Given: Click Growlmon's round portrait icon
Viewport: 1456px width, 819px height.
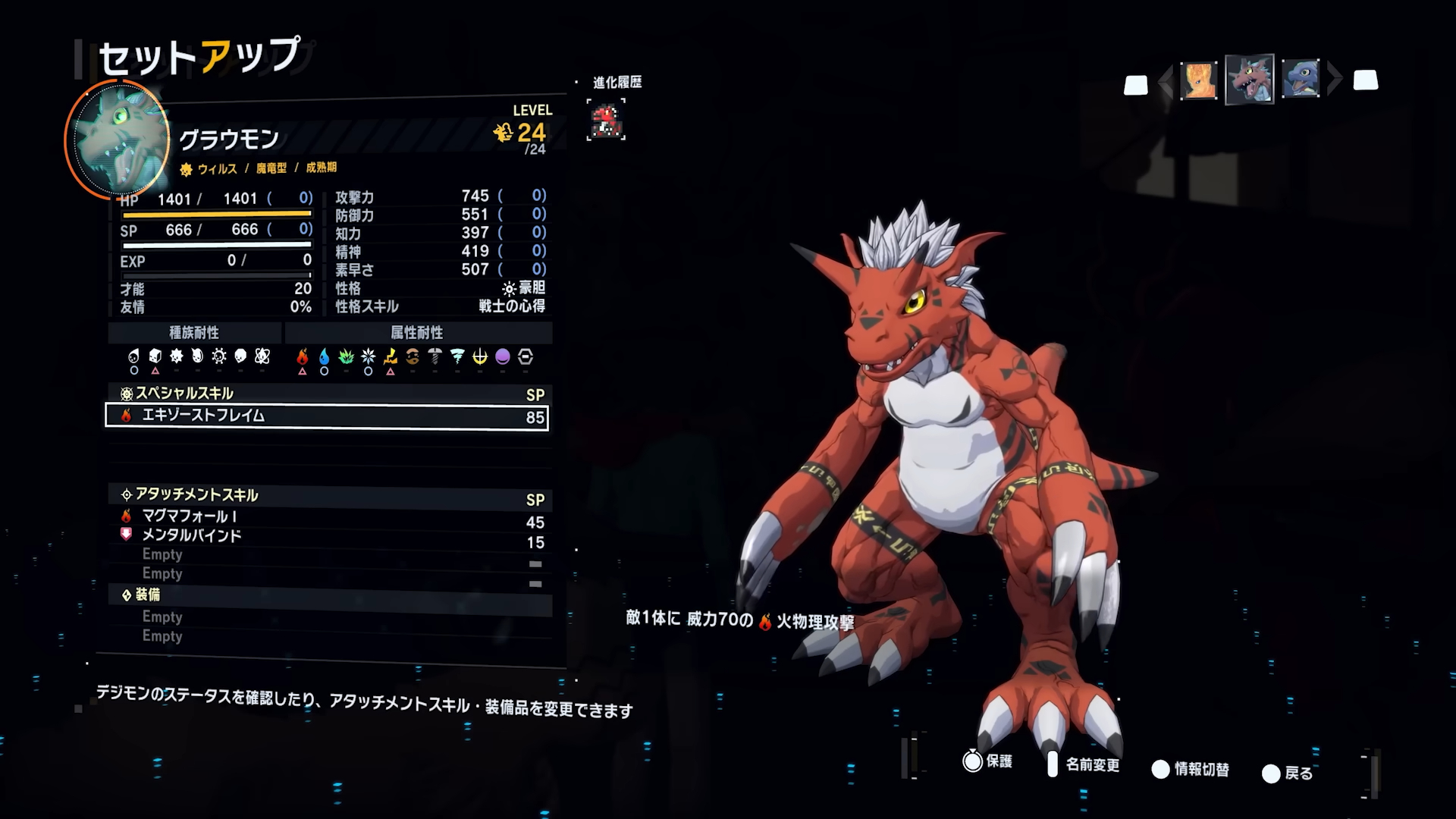Looking at the screenshot, I should (118, 140).
